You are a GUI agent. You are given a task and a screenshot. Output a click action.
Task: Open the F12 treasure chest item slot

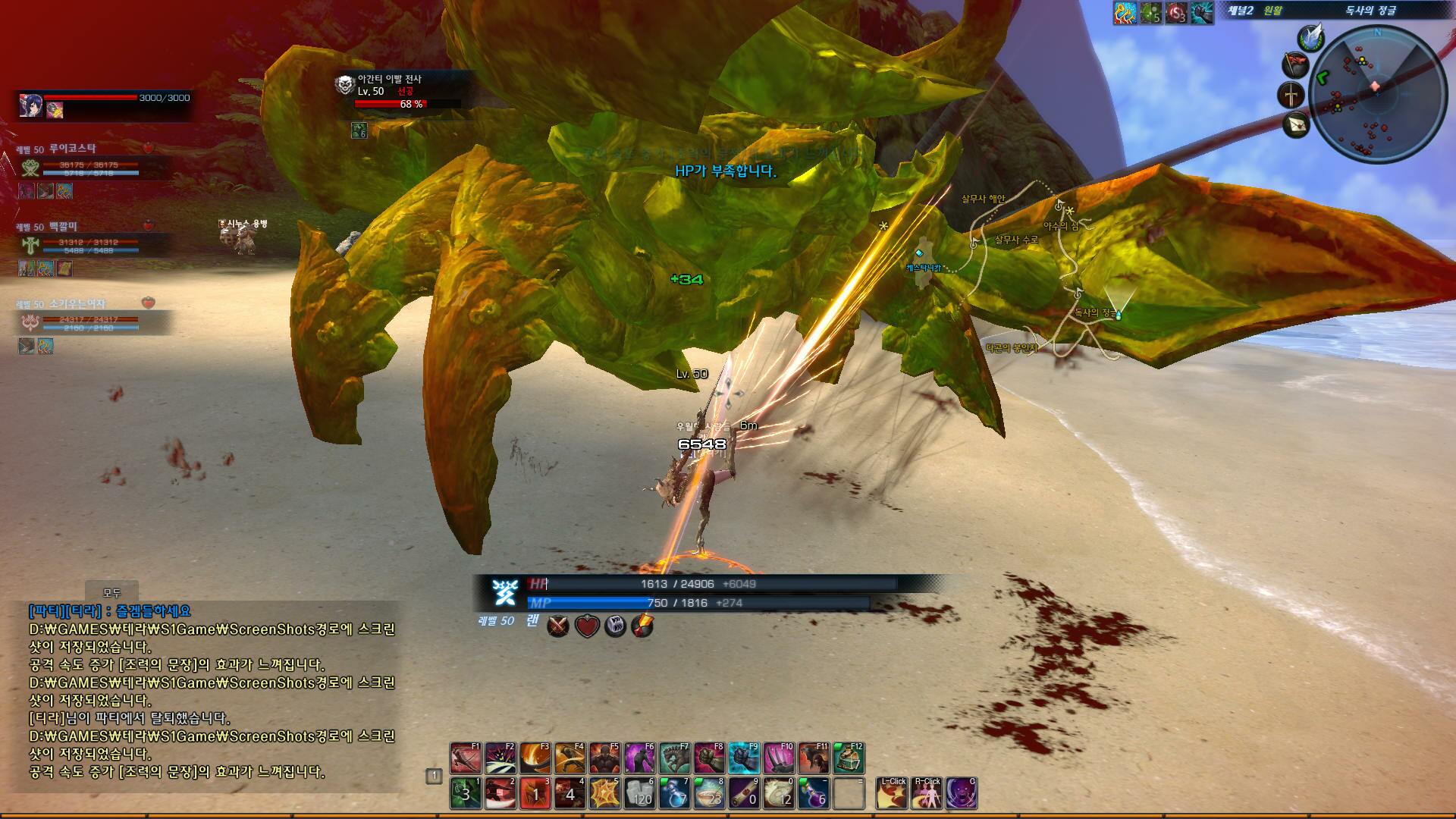pyautogui.click(x=849, y=758)
